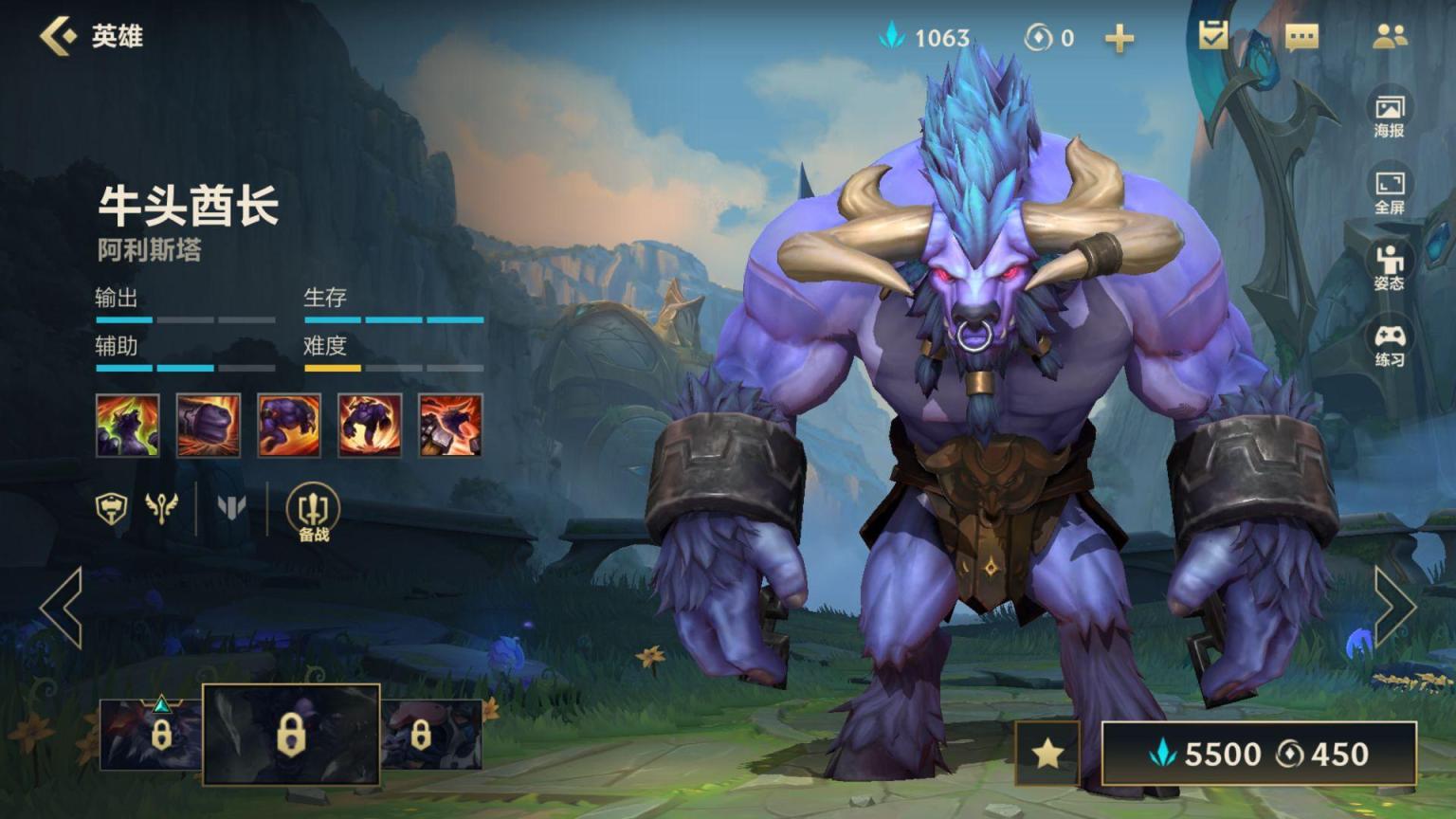
Task: View the 海报 splash art poster
Action: click(1390, 115)
